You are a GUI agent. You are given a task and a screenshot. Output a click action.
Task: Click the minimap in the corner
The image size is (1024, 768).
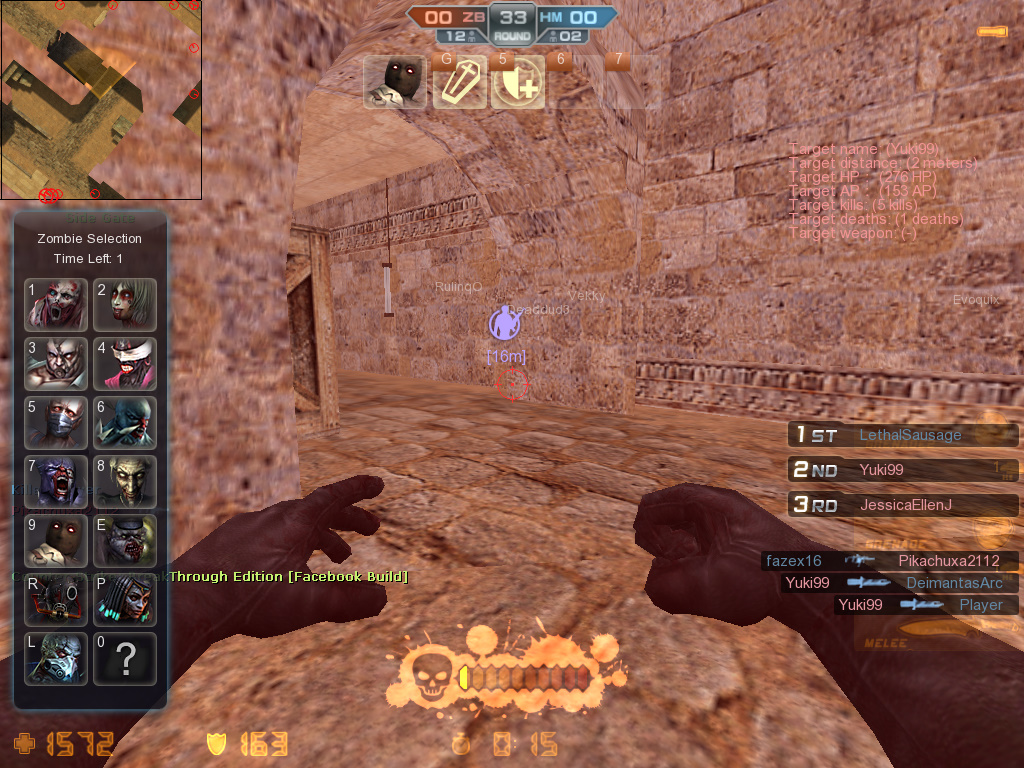click(101, 100)
